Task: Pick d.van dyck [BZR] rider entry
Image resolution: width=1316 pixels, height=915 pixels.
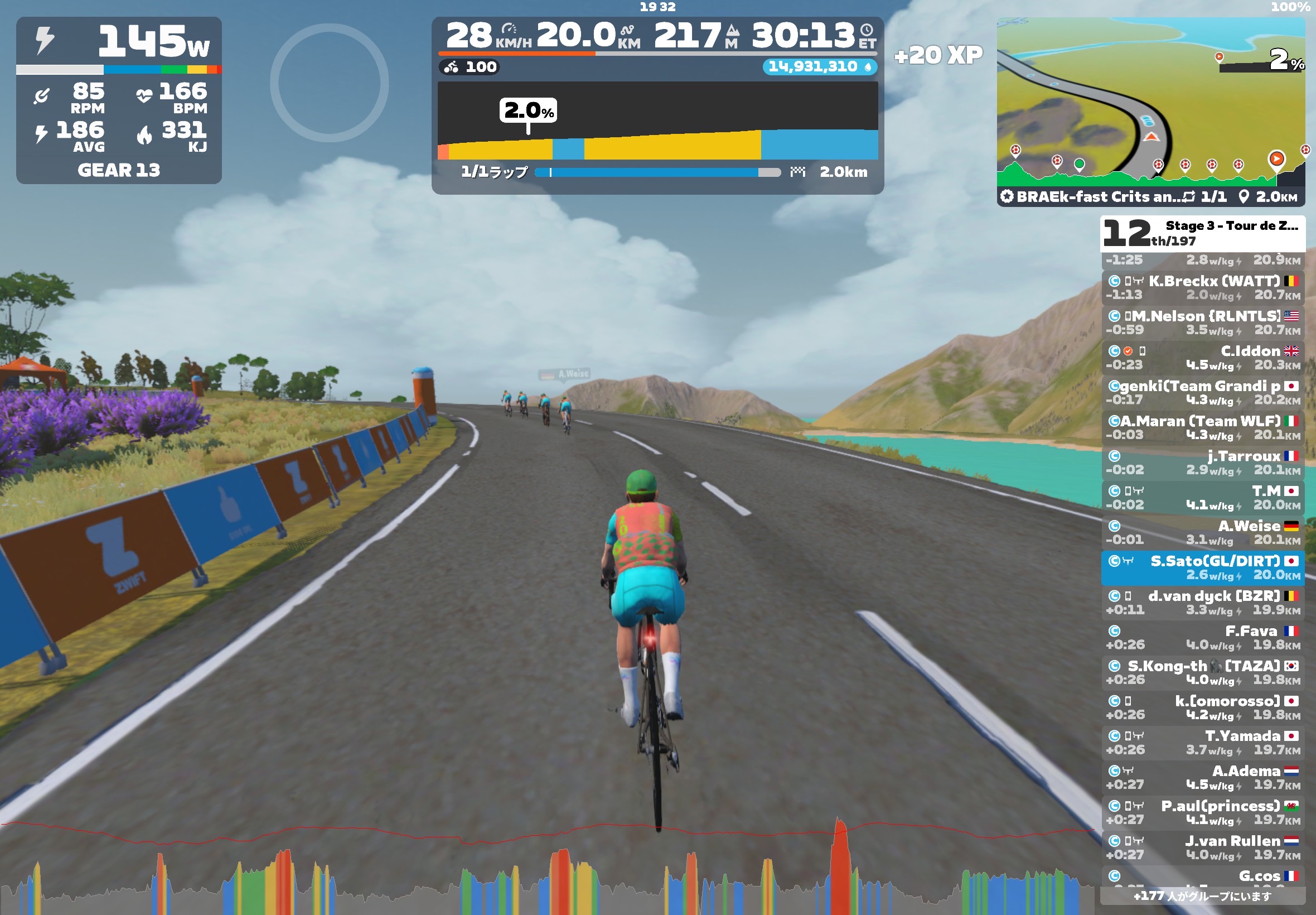Action: (1203, 602)
